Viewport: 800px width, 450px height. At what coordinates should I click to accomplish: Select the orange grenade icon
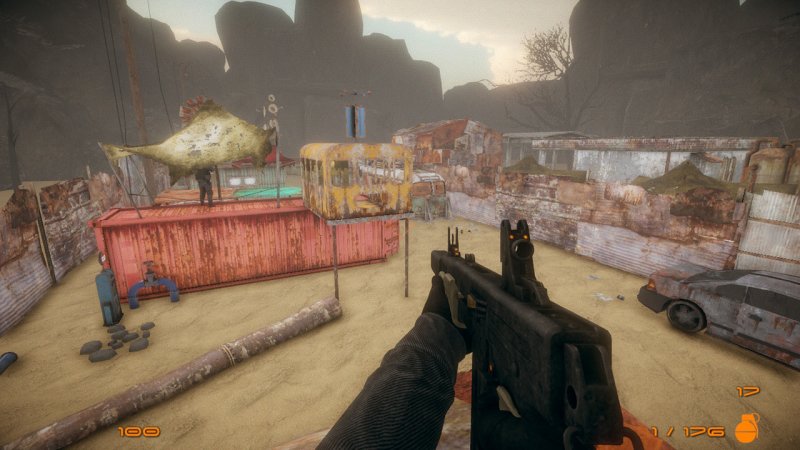pos(746,428)
